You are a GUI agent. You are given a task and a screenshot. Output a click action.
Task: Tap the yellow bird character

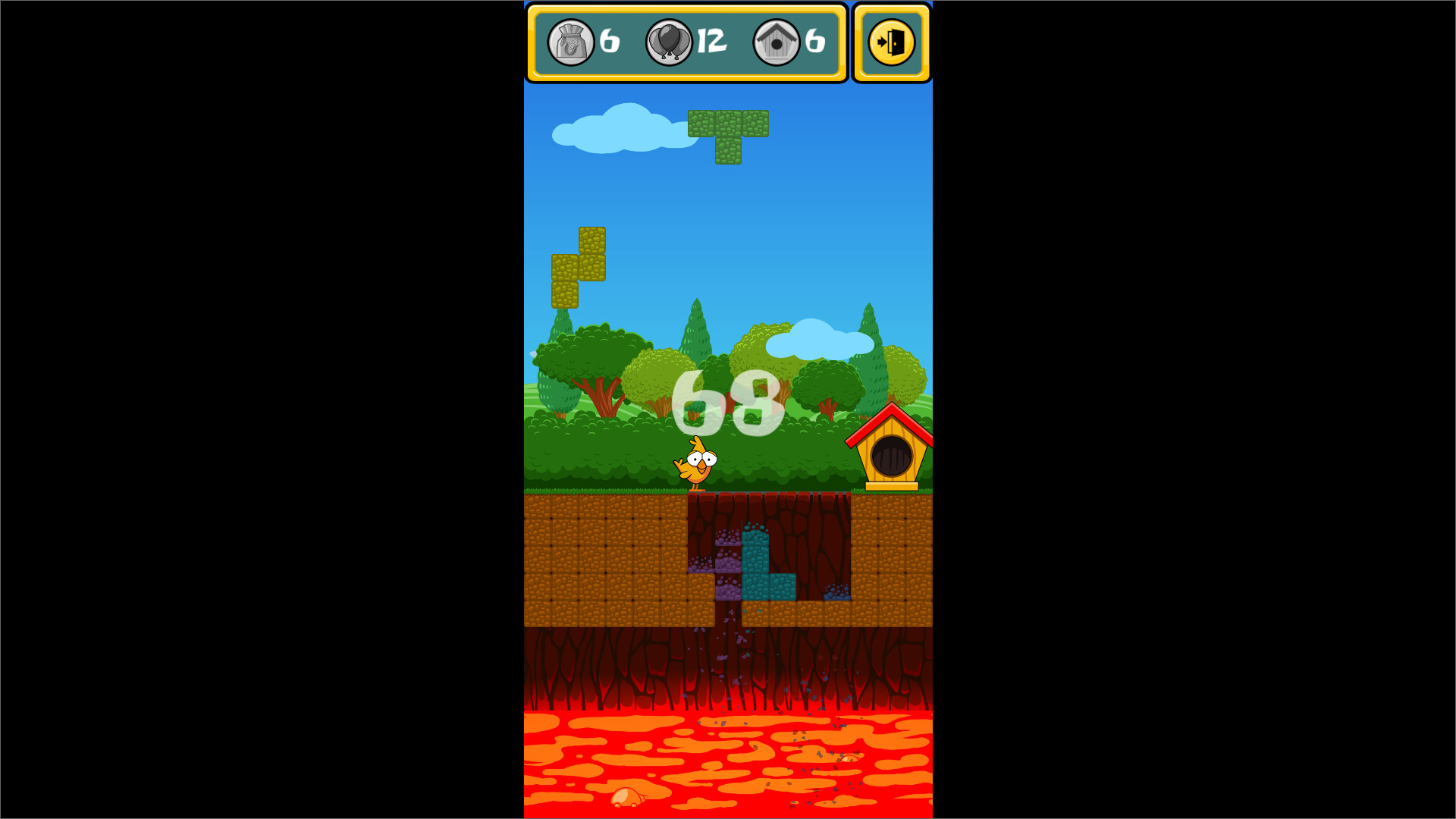pos(699,463)
